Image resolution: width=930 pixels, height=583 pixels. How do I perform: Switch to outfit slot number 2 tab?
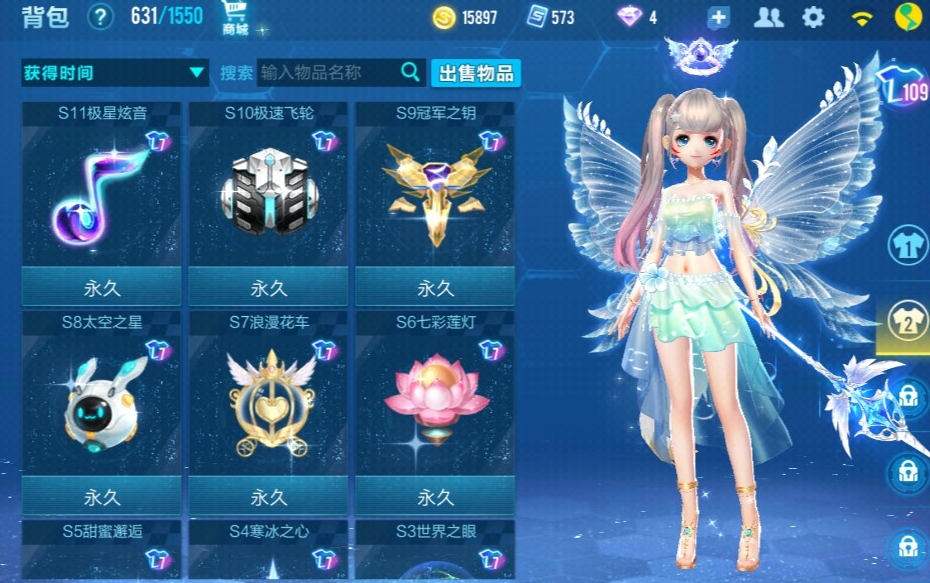(x=908, y=321)
